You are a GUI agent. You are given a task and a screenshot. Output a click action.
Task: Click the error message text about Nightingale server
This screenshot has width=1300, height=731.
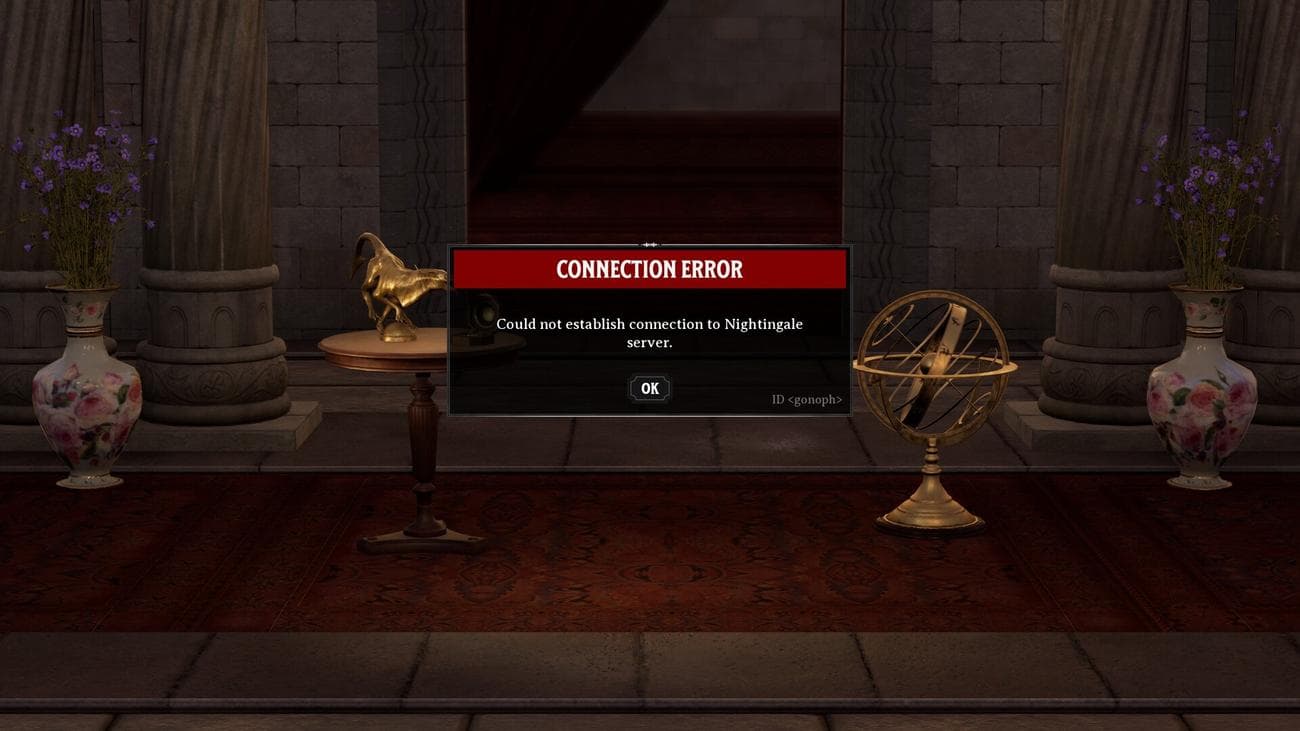(x=650, y=331)
